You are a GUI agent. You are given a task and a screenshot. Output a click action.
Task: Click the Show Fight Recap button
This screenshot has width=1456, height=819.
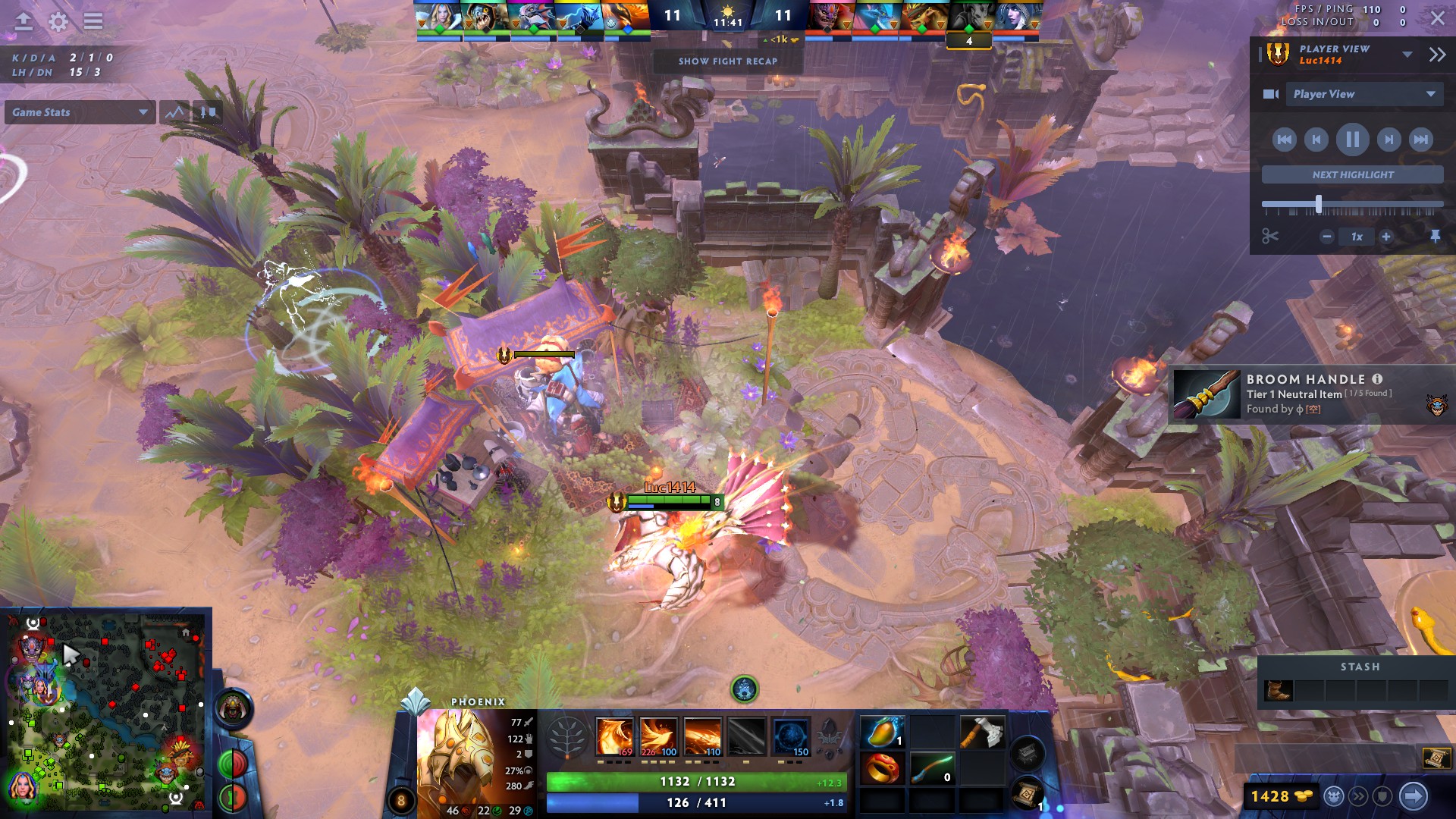click(x=730, y=61)
